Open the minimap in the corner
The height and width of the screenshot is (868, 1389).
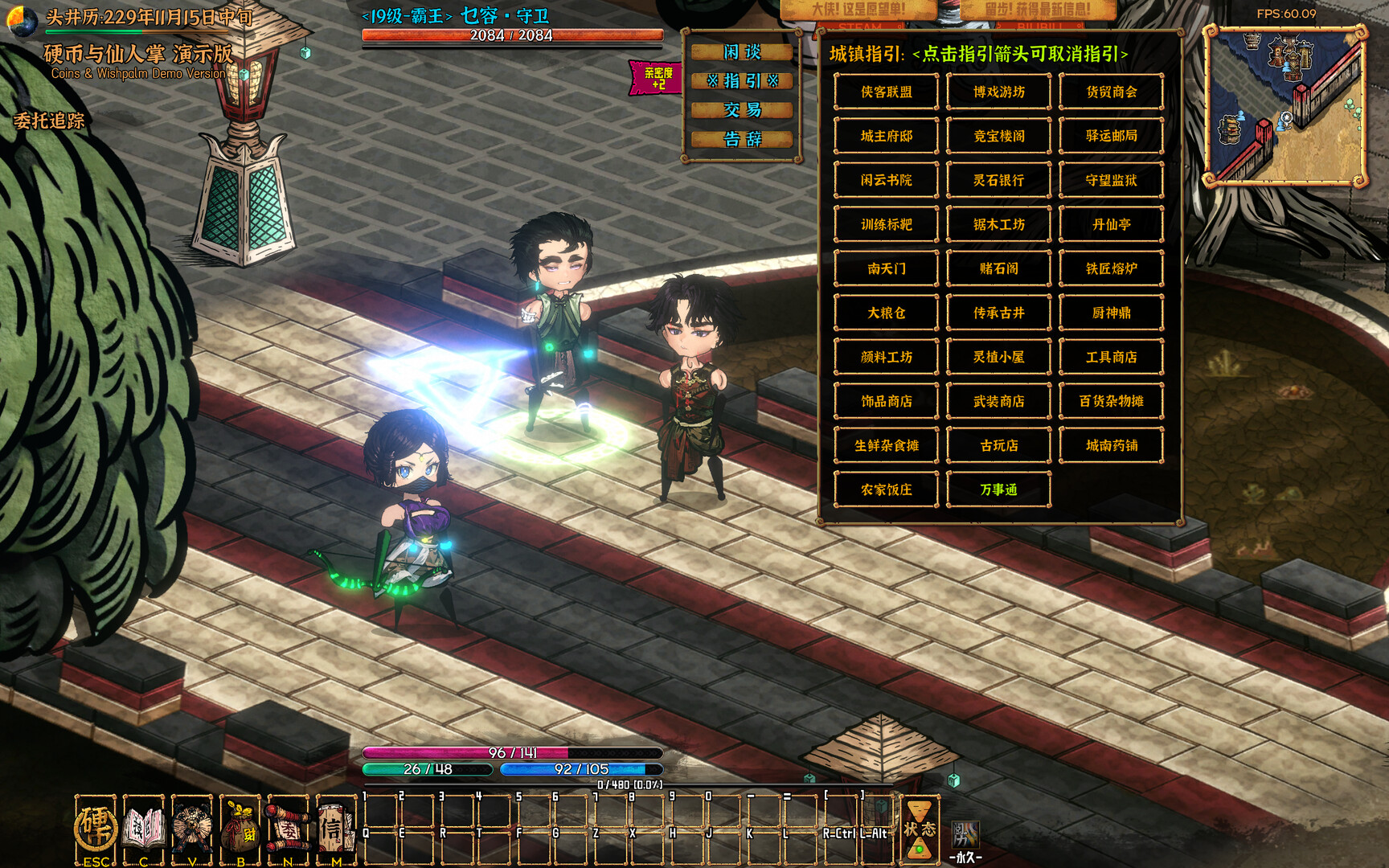point(1285,105)
